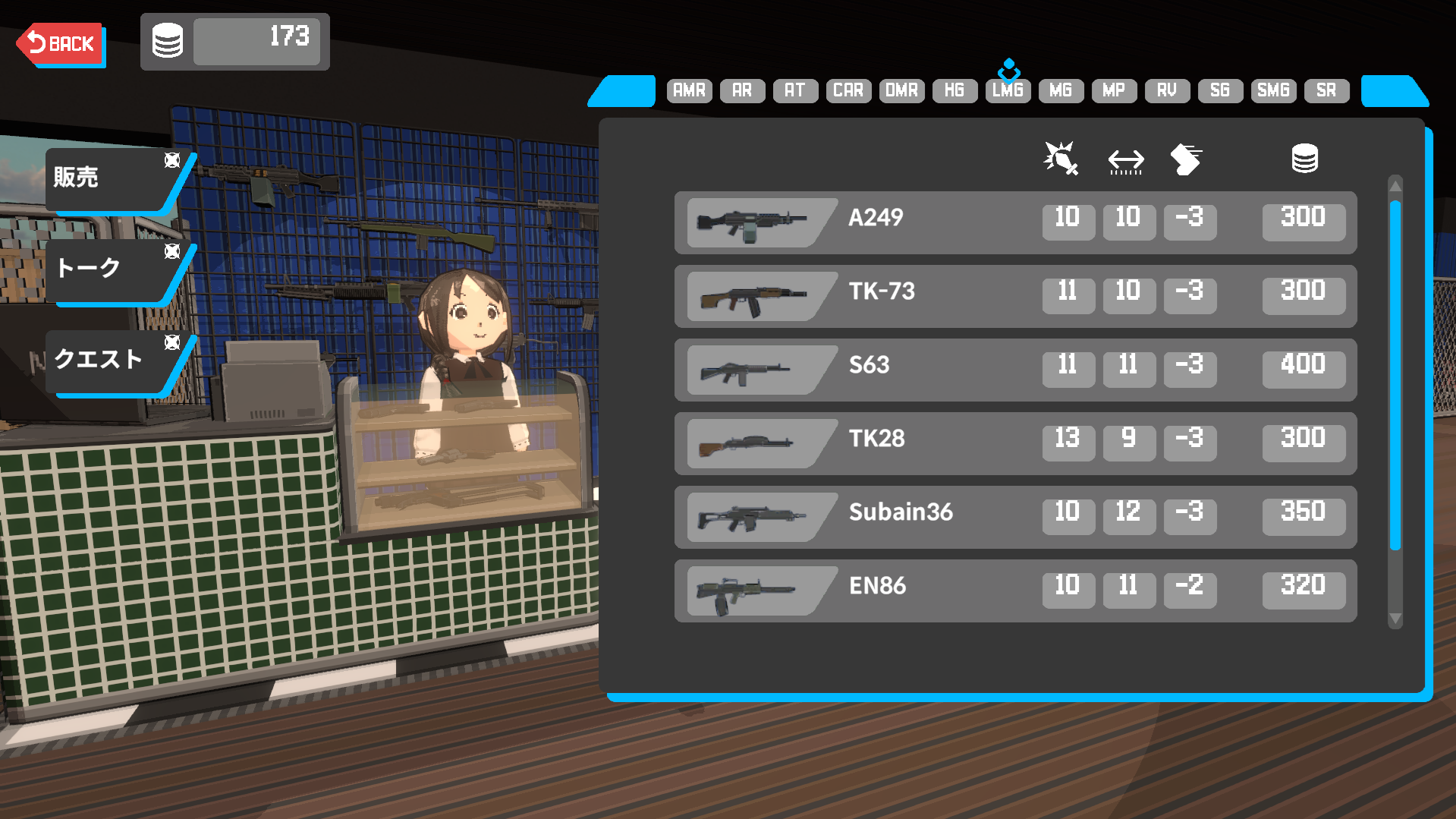Sort the list by coin price icon

coord(1304,159)
